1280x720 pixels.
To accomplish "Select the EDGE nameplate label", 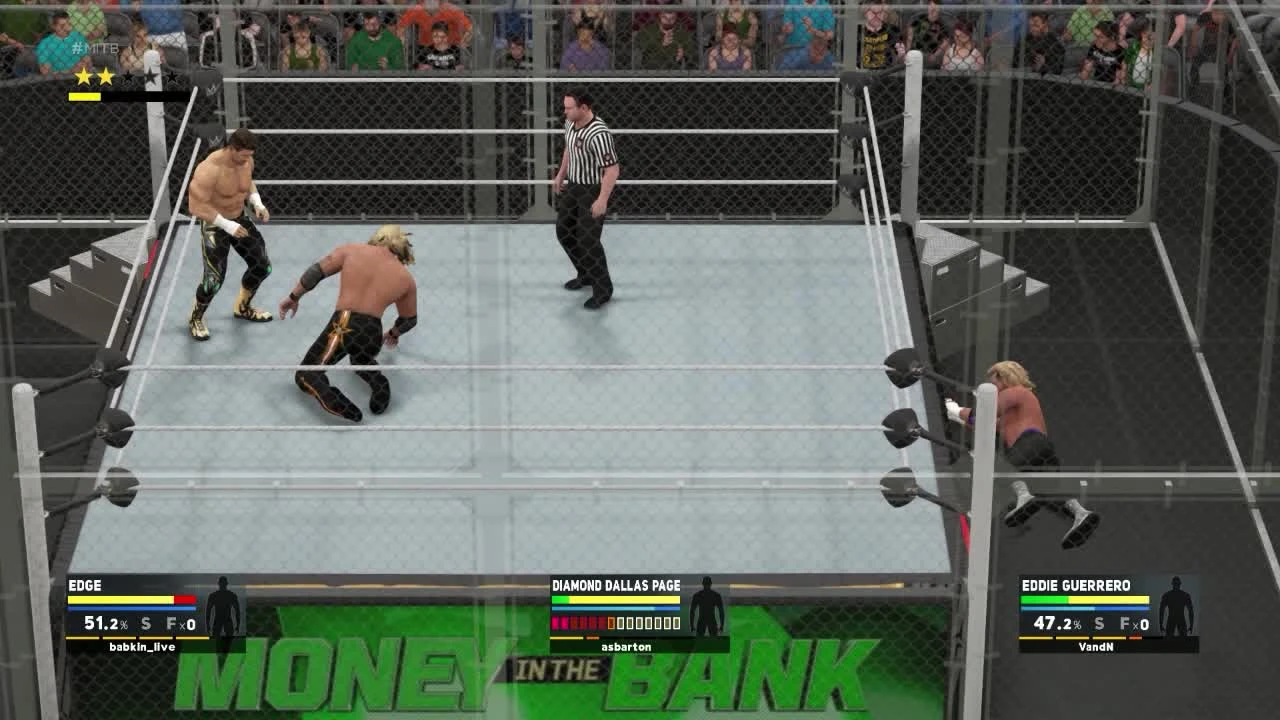I will point(84,585).
